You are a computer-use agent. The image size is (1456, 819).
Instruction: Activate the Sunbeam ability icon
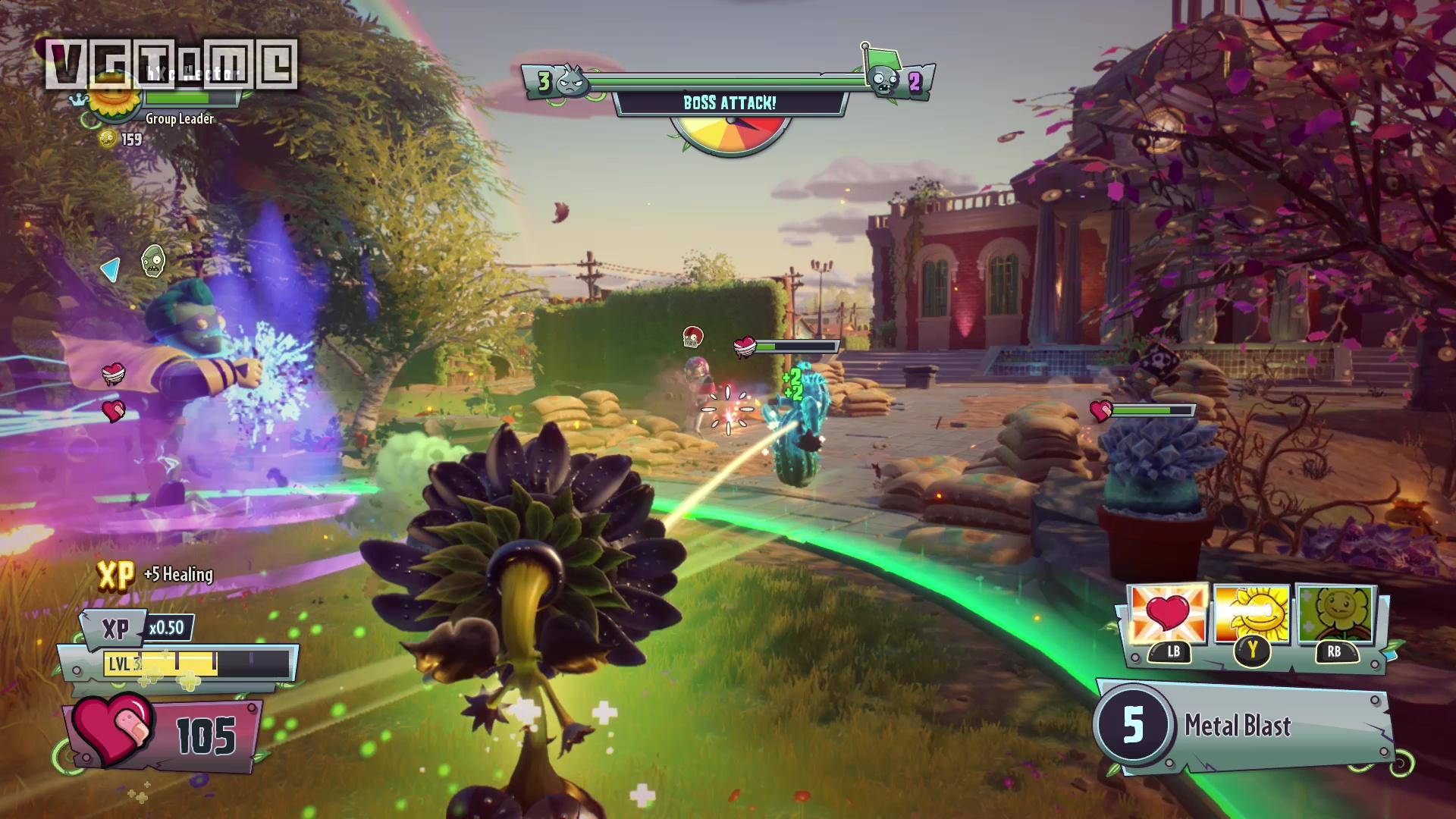pyautogui.click(x=1251, y=614)
